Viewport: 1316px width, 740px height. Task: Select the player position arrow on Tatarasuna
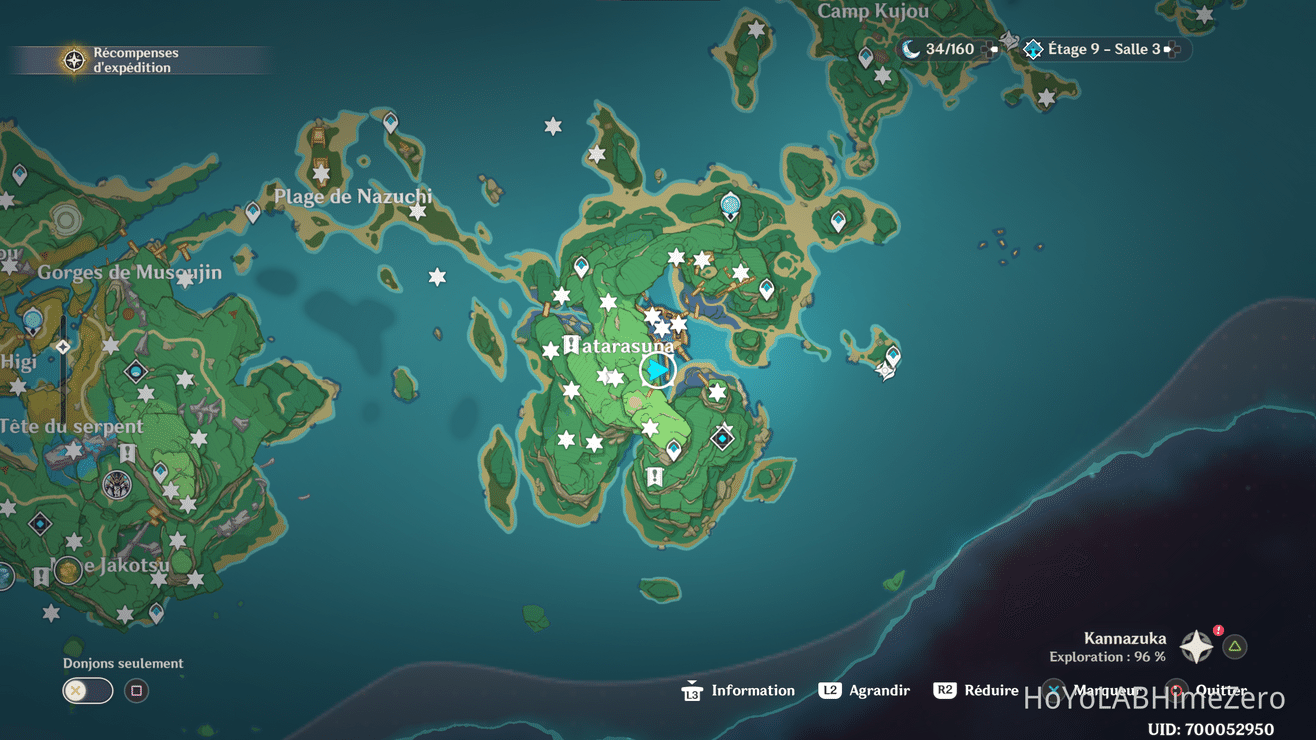pyautogui.click(x=655, y=370)
